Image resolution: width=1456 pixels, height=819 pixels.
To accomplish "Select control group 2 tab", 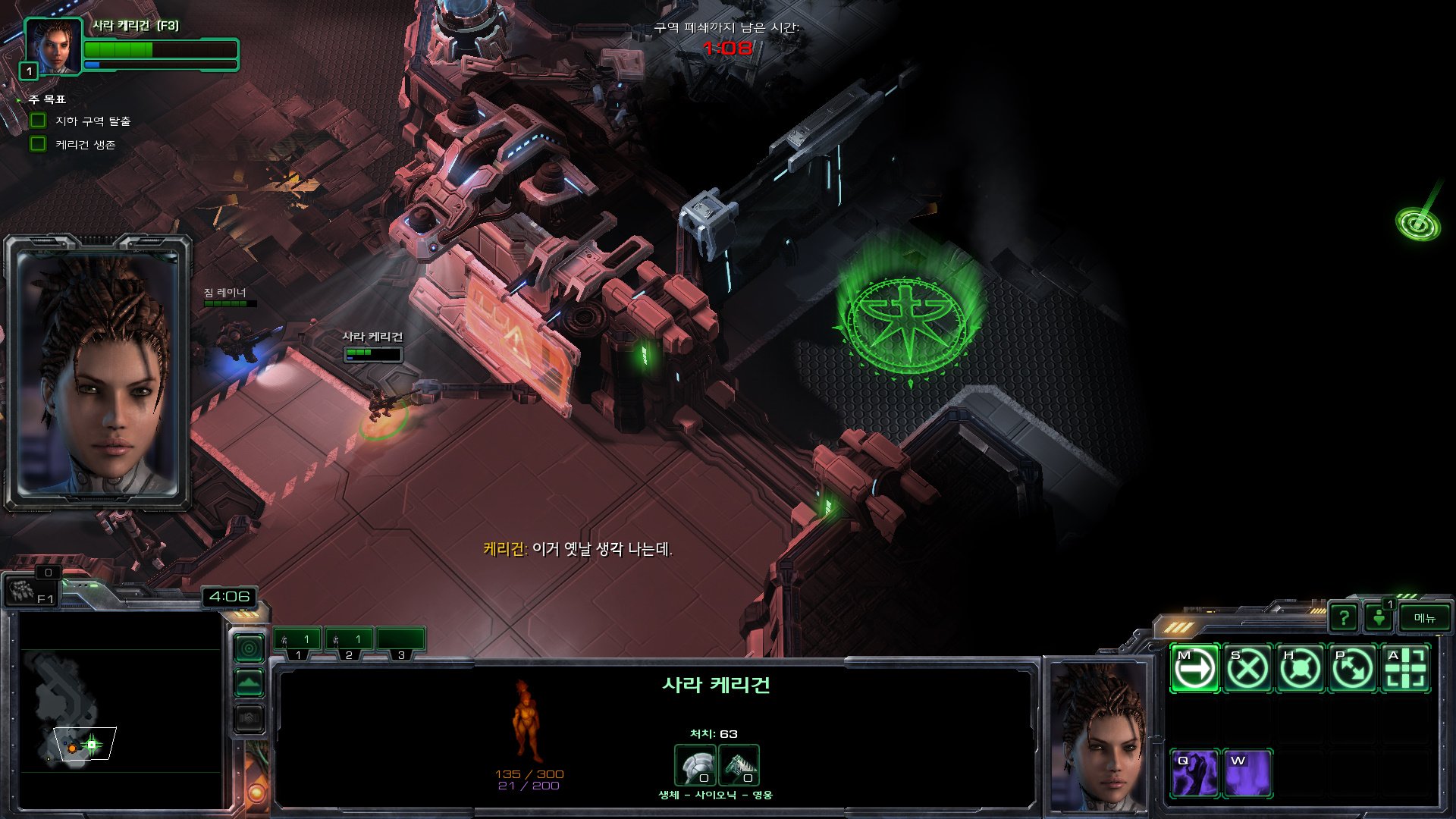I will tap(349, 641).
